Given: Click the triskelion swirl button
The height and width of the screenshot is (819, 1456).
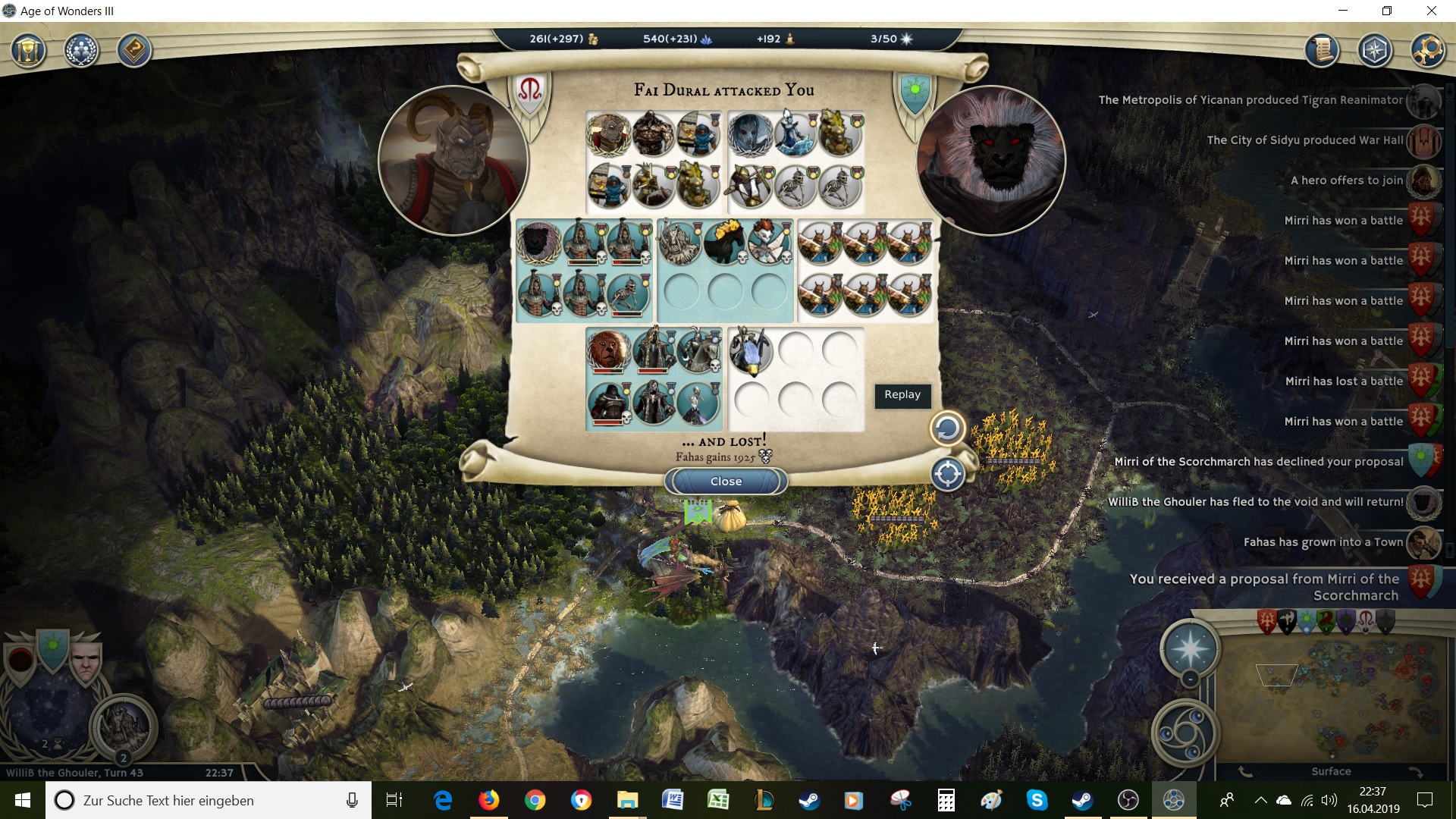Looking at the screenshot, I should tap(1185, 733).
